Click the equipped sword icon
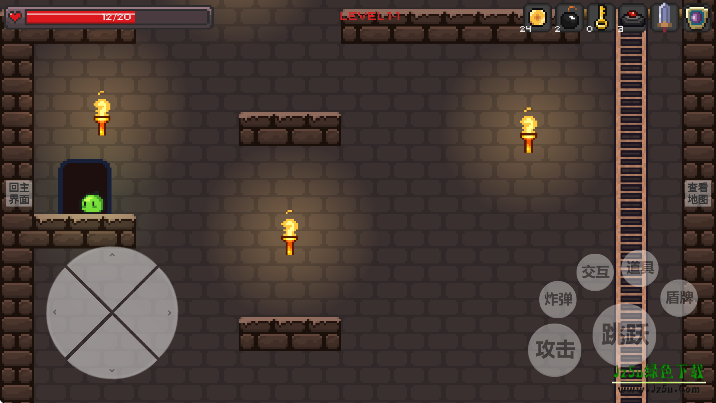This screenshot has width=716, height=403. tap(665, 17)
